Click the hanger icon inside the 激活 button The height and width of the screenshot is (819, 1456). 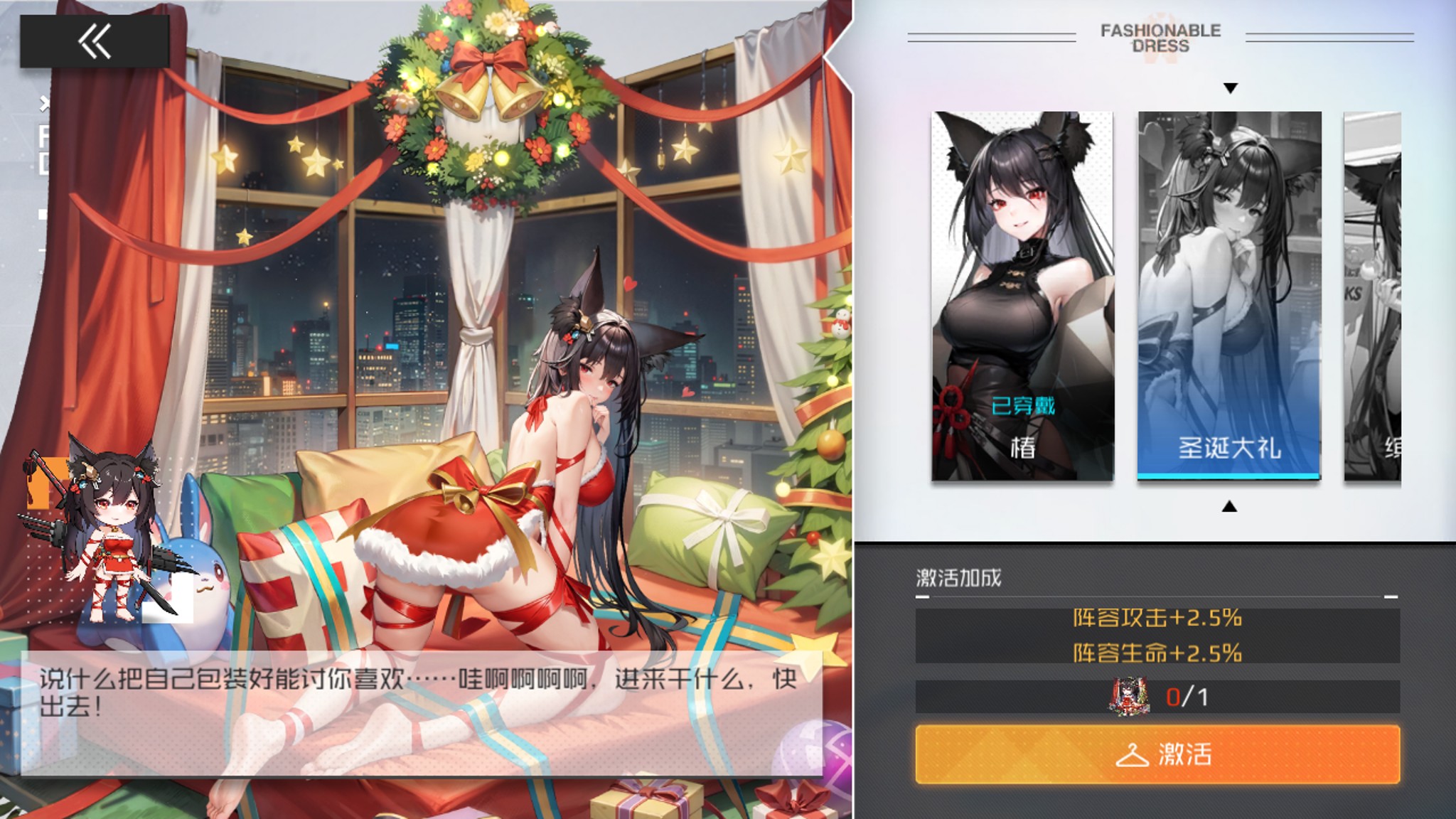tap(1133, 756)
